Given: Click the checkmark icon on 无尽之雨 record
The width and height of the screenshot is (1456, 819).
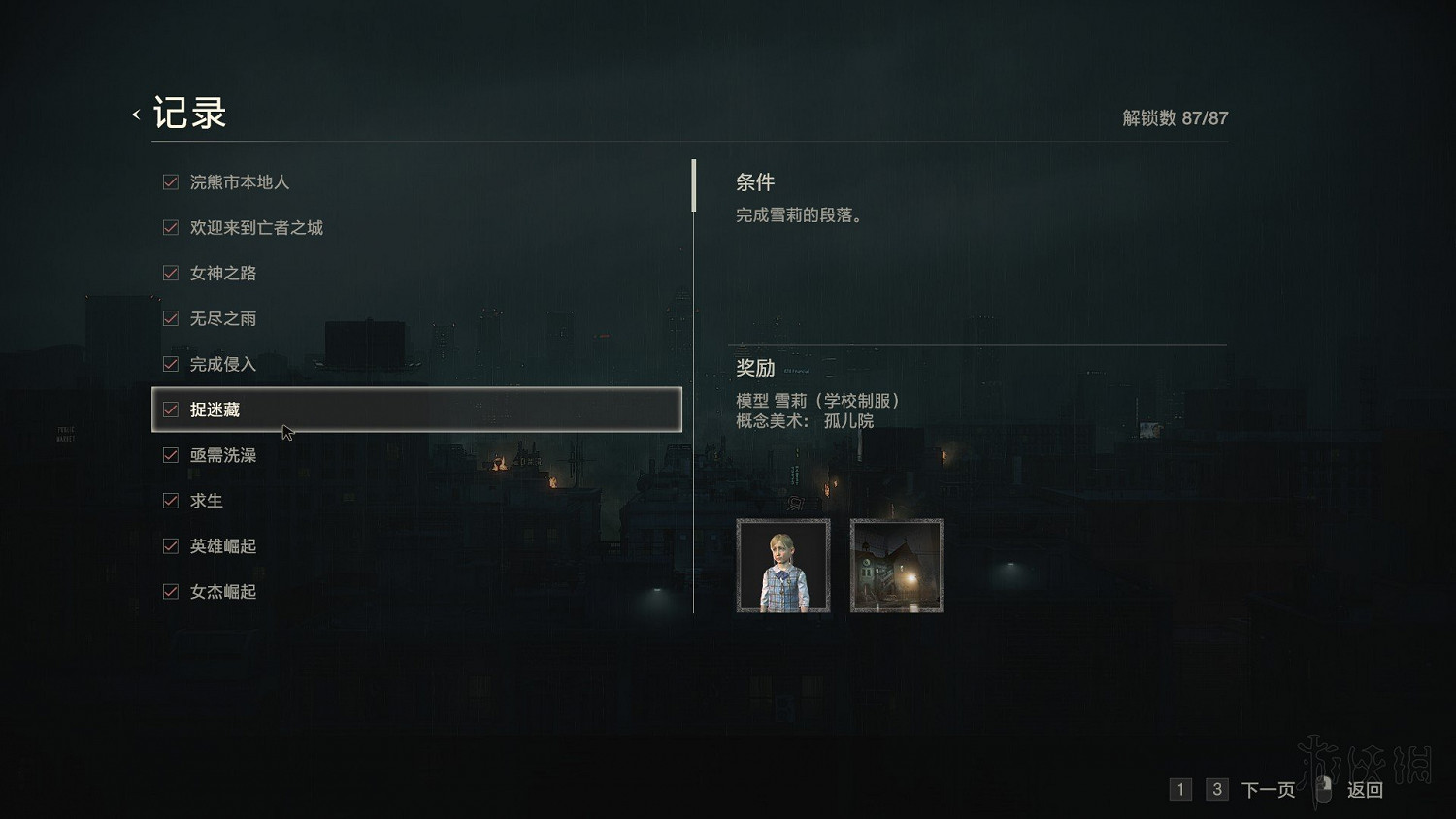Looking at the screenshot, I should click(x=170, y=318).
